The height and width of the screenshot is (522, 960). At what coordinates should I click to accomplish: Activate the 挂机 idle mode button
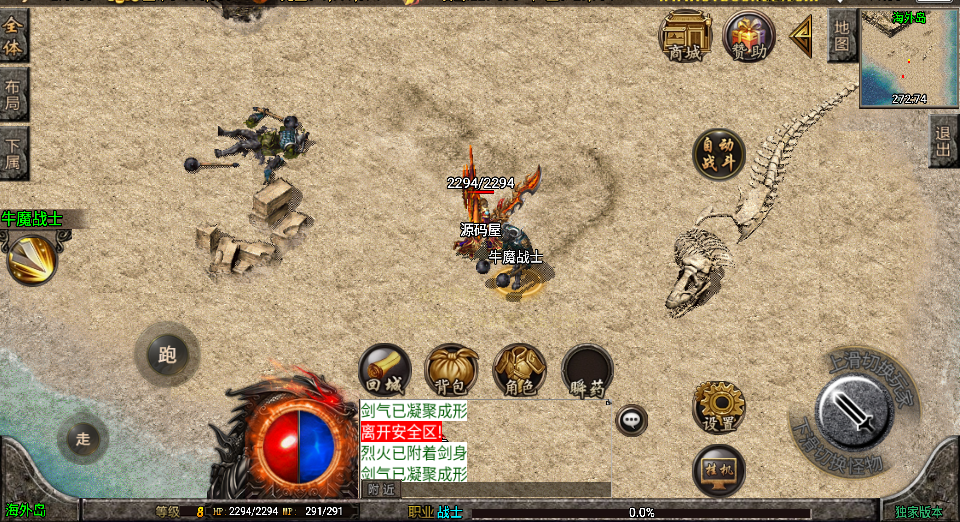(x=718, y=472)
